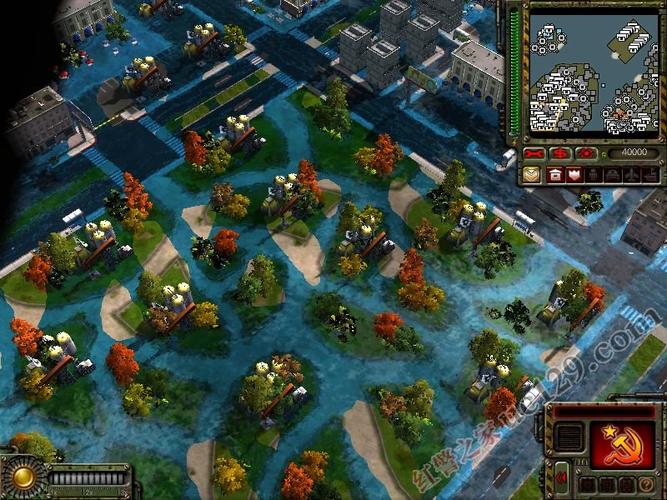667x500 pixels.
Task: Switch to the production structures build tab
Action: pyautogui.click(x=554, y=174)
